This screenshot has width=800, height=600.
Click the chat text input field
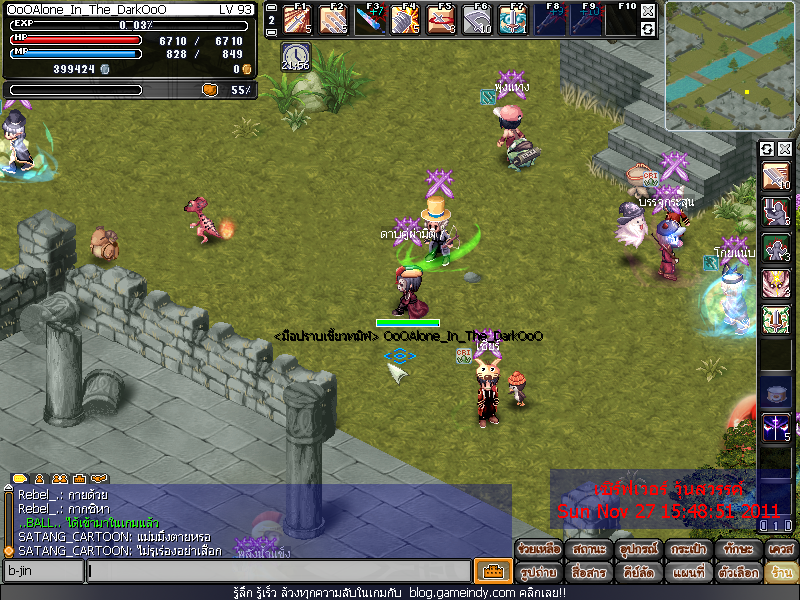pos(278,571)
